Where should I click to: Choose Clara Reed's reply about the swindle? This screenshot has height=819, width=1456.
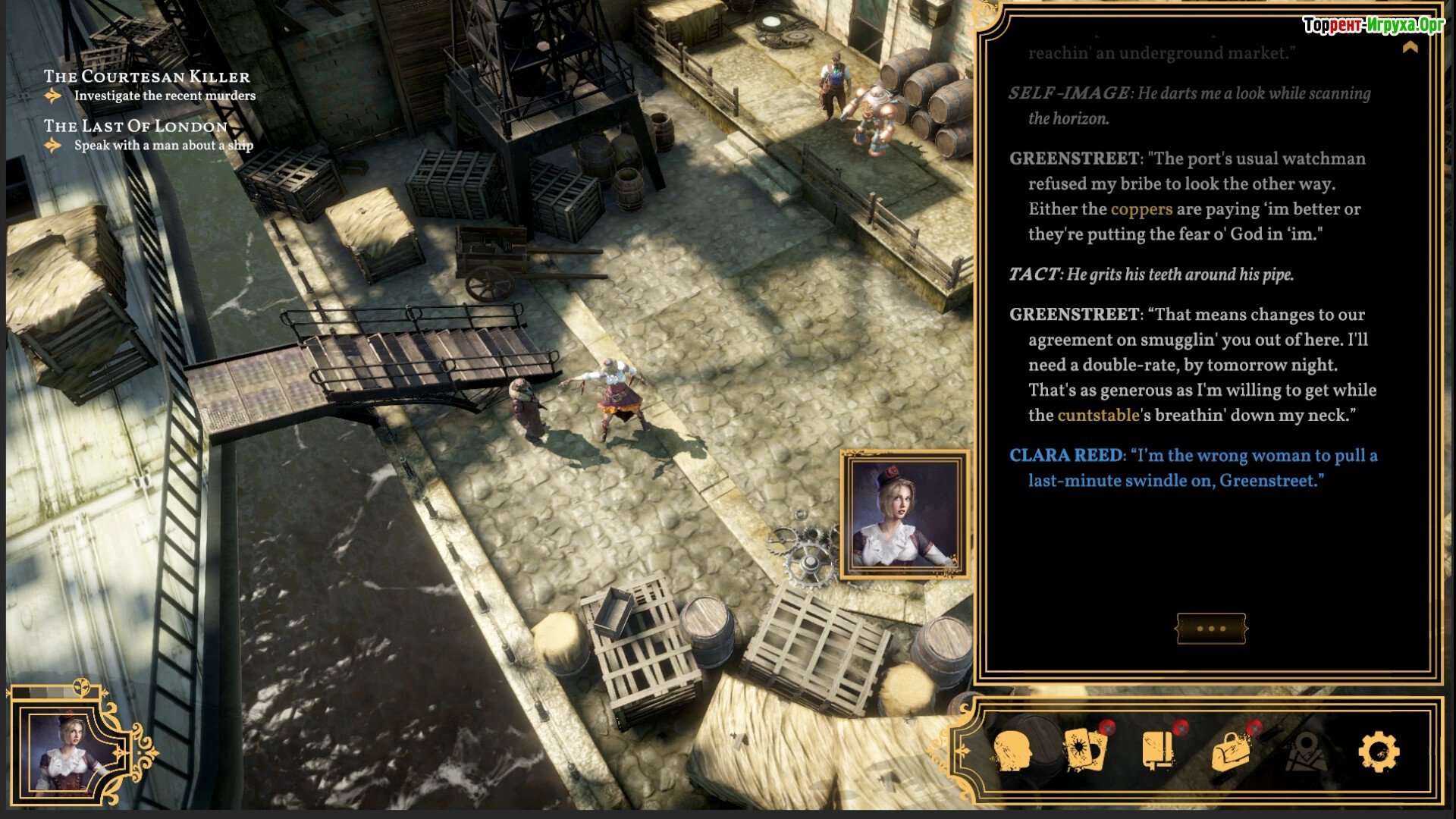[x=1193, y=468]
